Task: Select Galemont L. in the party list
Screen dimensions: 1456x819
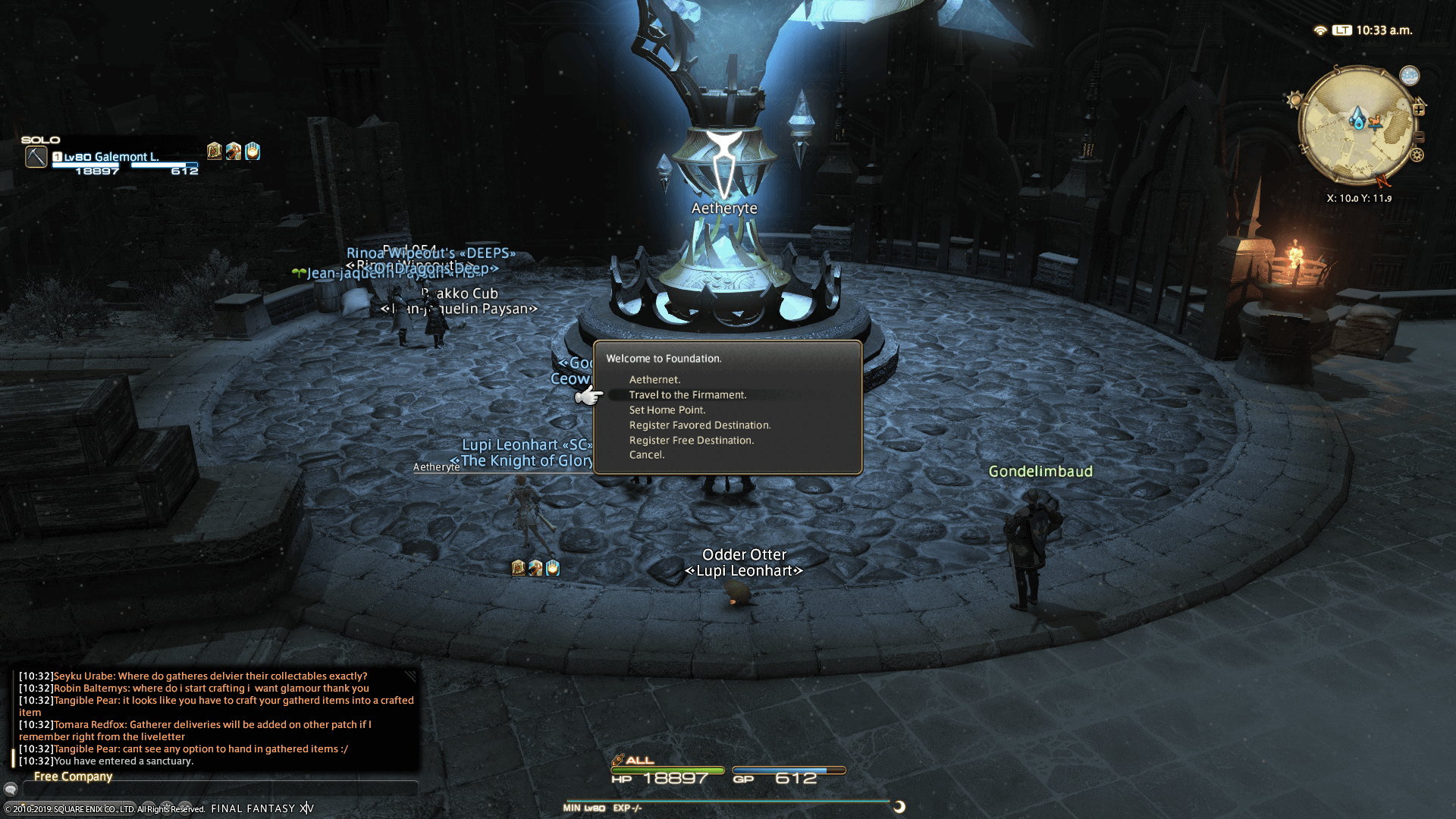Action: tap(126, 157)
